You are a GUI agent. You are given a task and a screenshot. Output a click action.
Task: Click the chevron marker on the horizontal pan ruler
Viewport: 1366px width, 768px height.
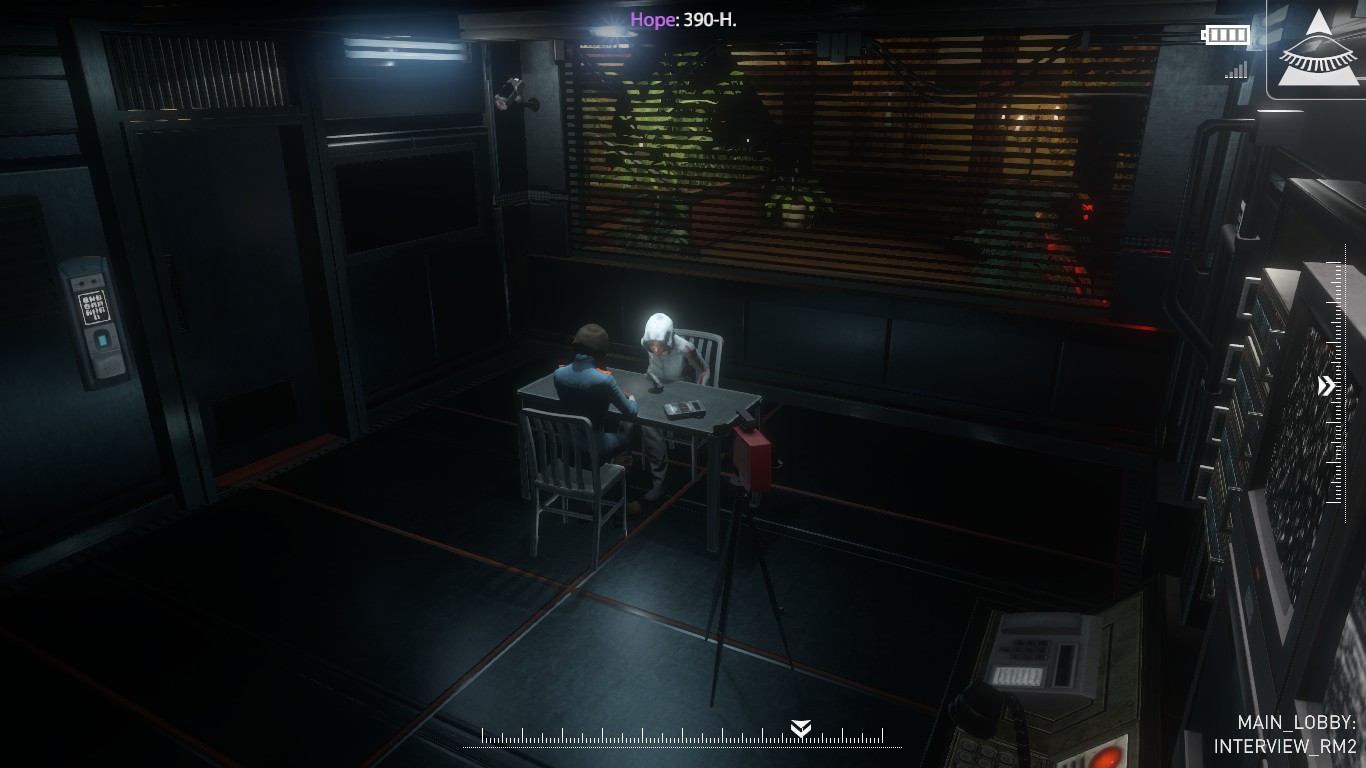coord(800,728)
